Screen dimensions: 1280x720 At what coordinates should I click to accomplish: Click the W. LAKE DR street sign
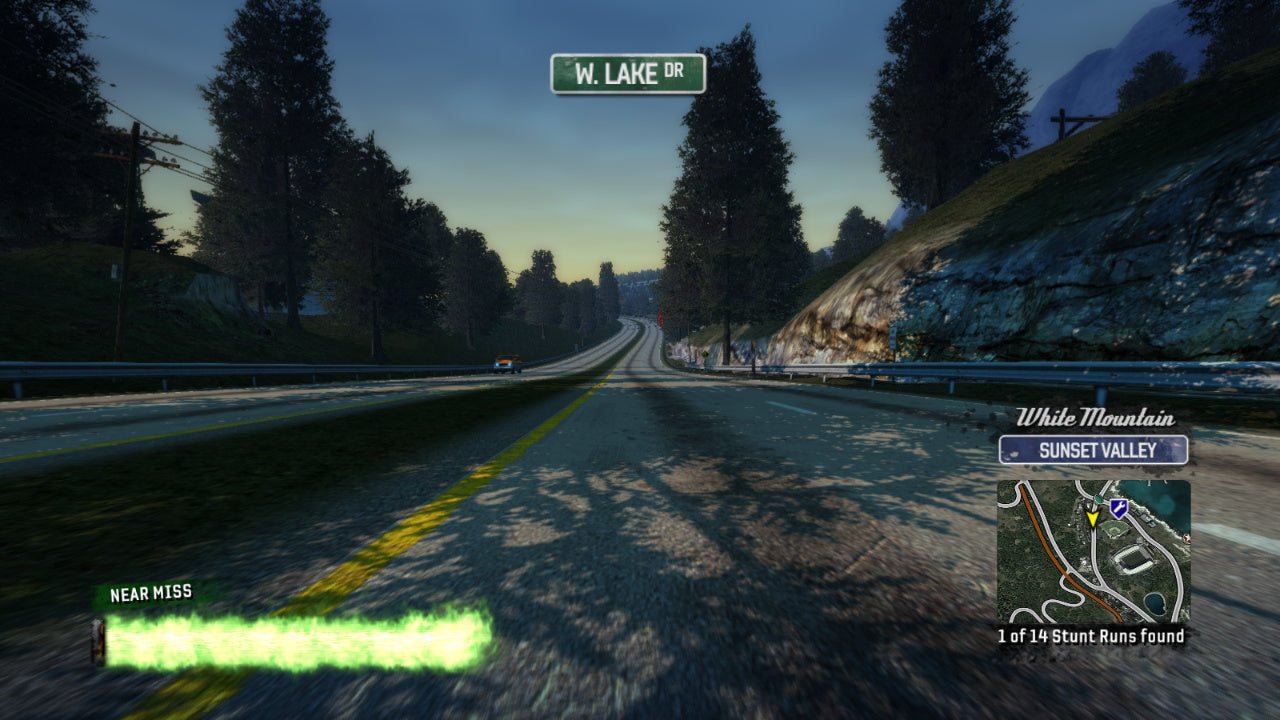coord(630,76)
